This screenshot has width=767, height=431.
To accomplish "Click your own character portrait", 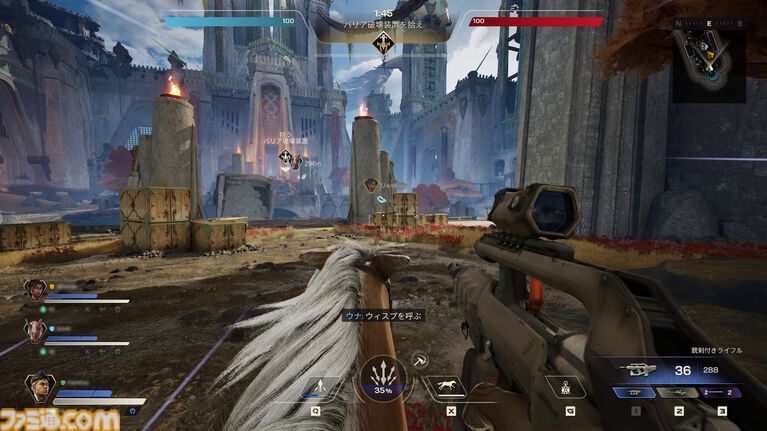I will pyautogui.click(x=40, y=387).
